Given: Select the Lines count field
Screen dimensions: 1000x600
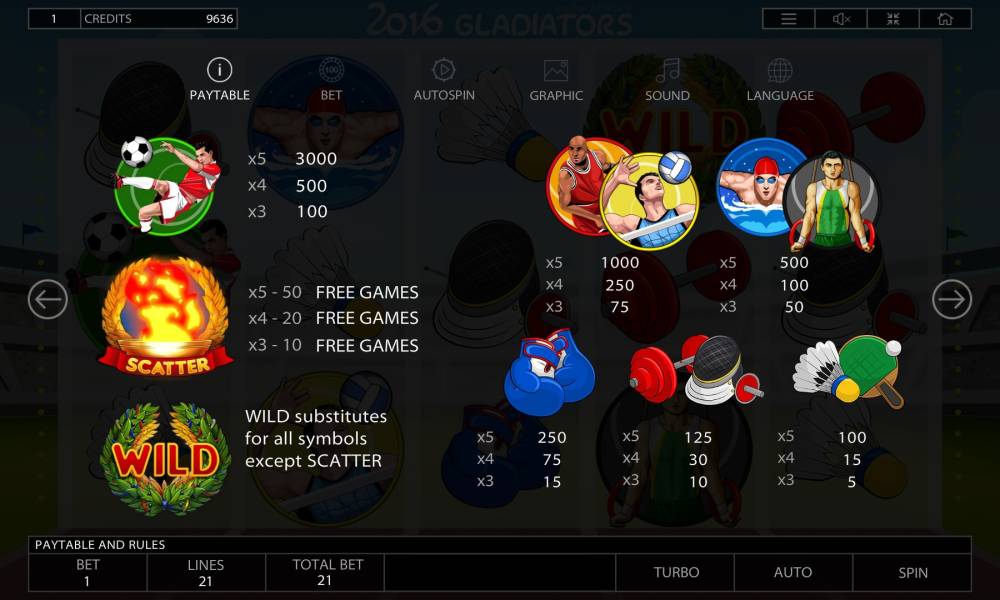Looking at the screenshot, I should coord(206,573).
